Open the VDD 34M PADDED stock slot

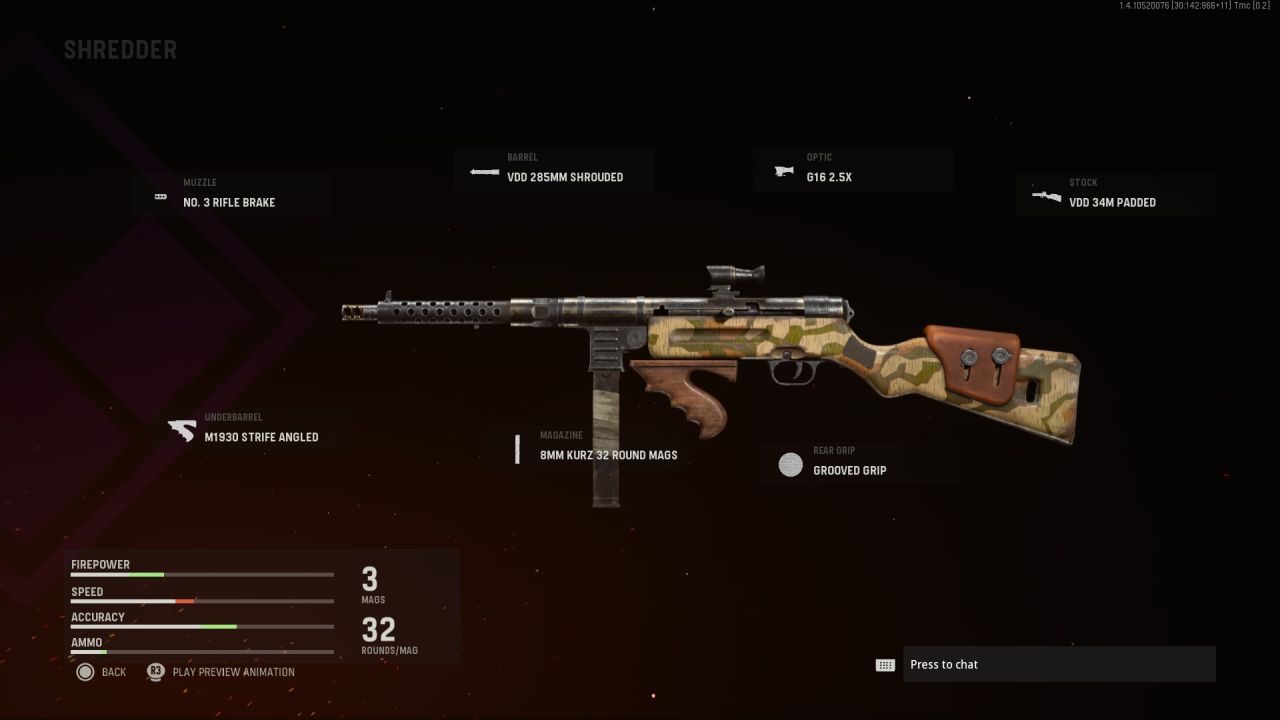coord(1115,196)
